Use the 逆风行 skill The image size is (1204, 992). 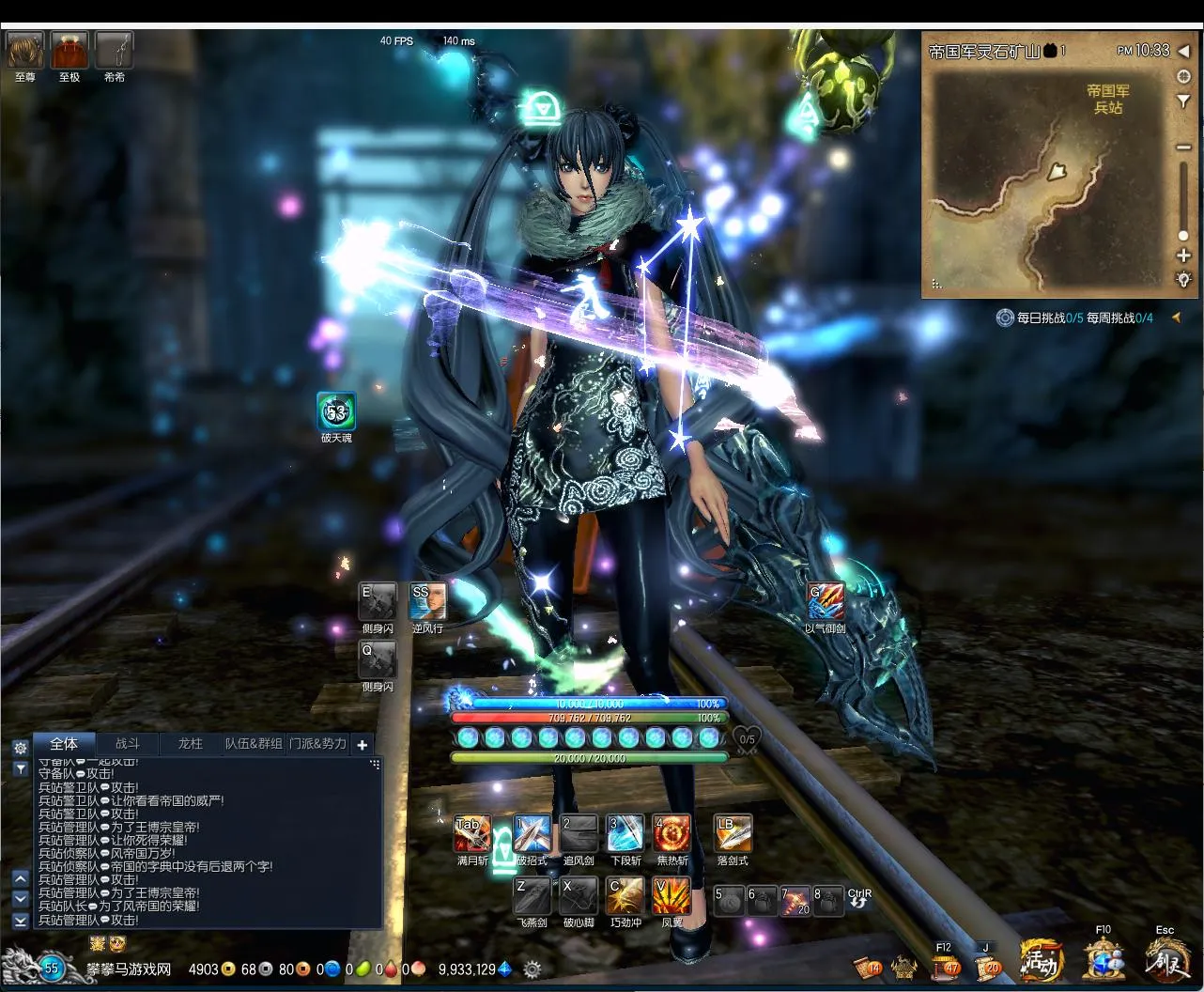point(428,601)
